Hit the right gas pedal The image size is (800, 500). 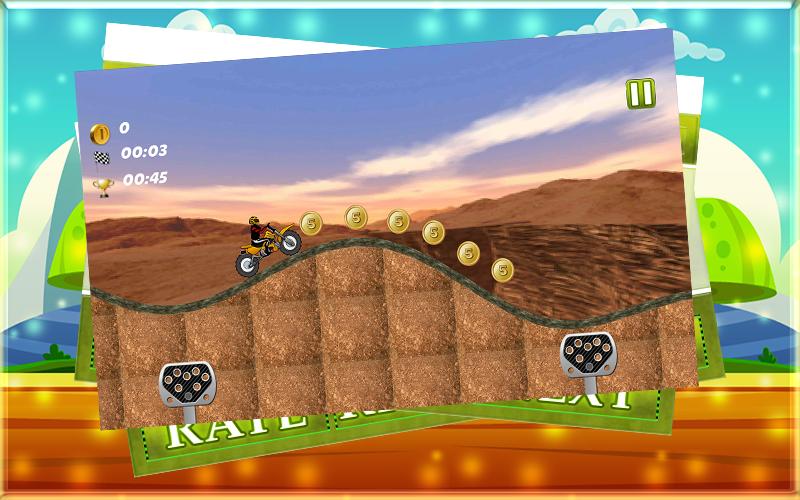(x=587, y=353)
